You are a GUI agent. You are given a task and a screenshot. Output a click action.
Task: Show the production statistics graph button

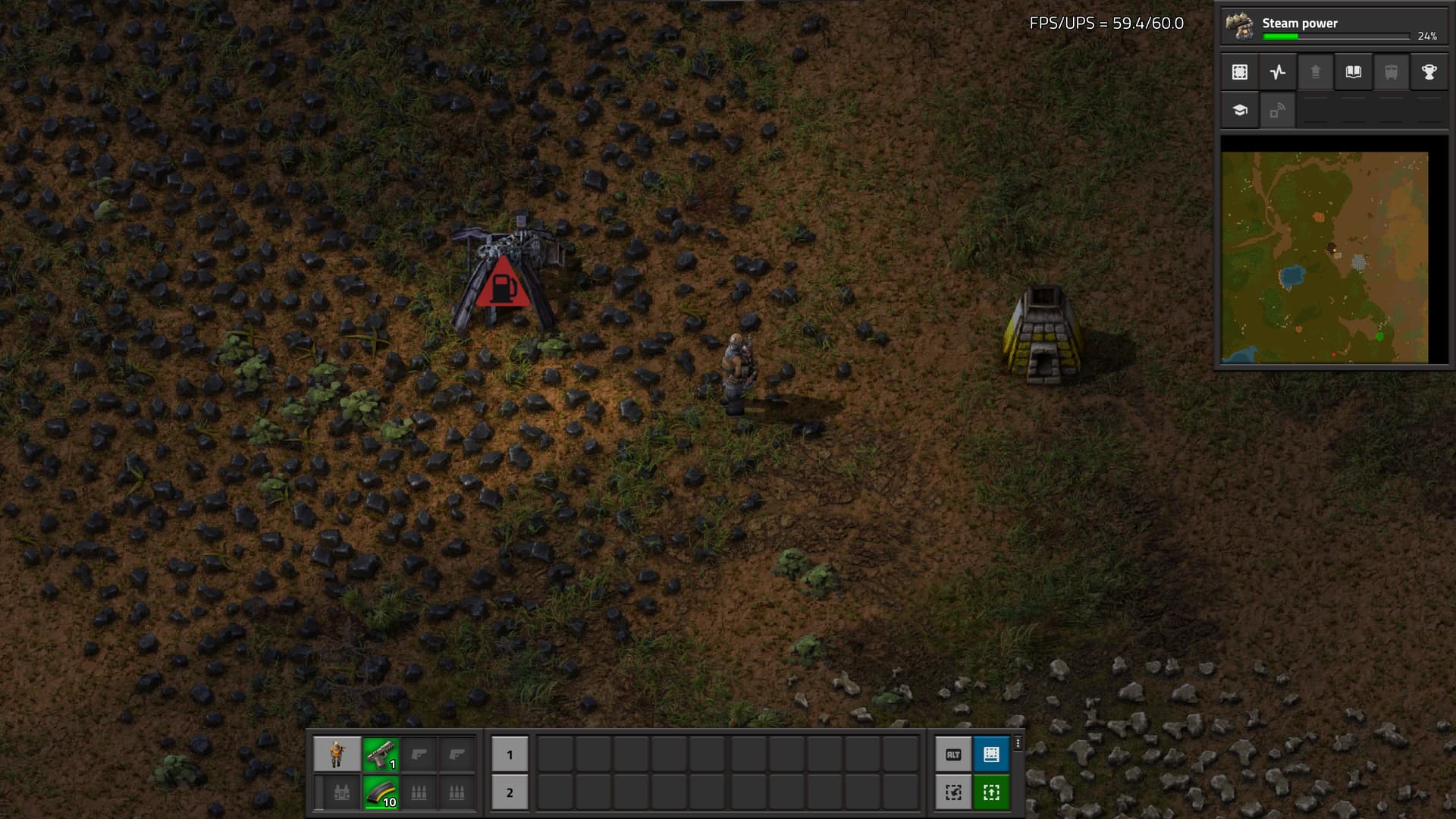pyautogui.click(x=1278, y=72)
